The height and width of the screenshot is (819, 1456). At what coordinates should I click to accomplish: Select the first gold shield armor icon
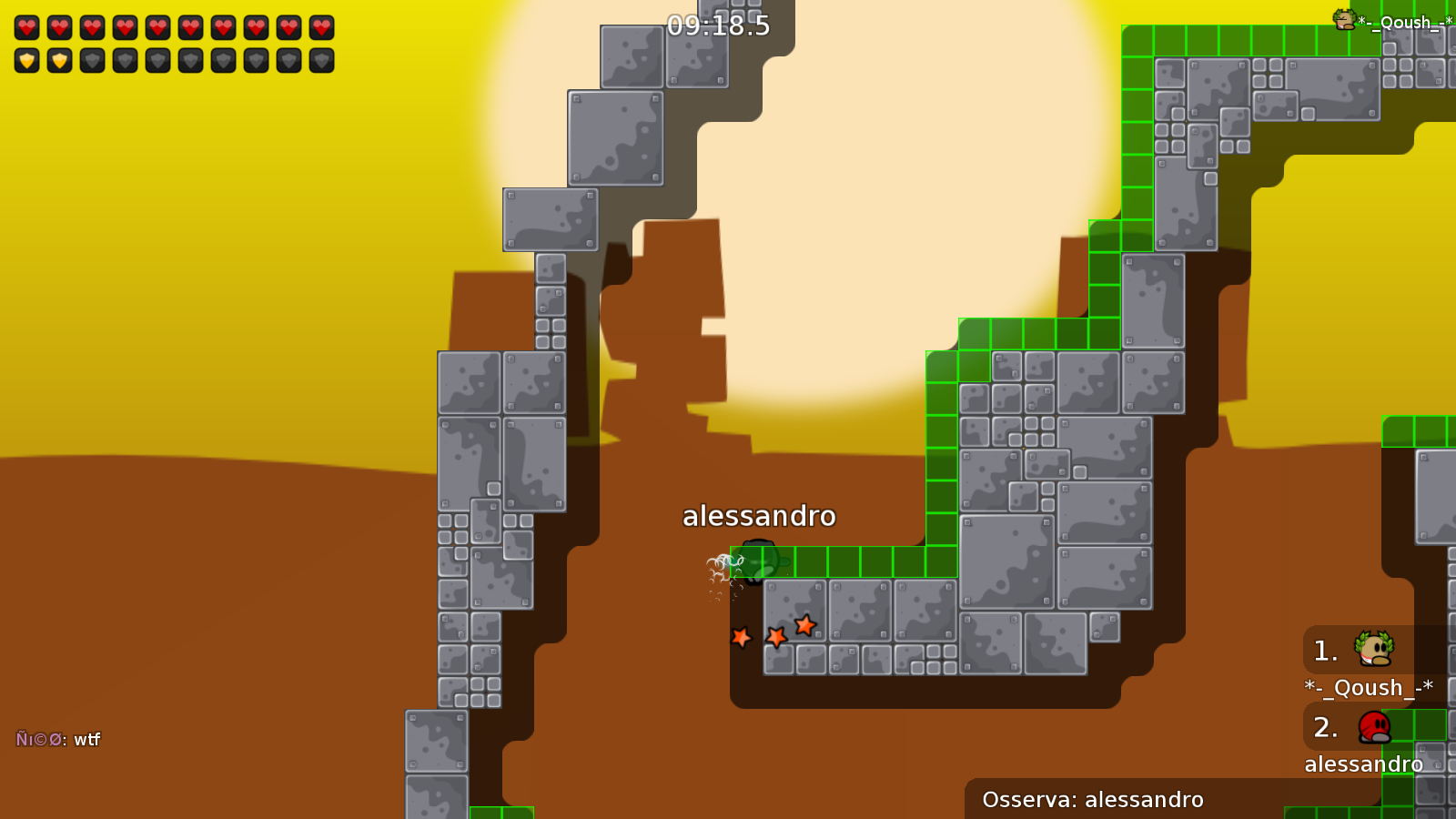pos(27,62)
